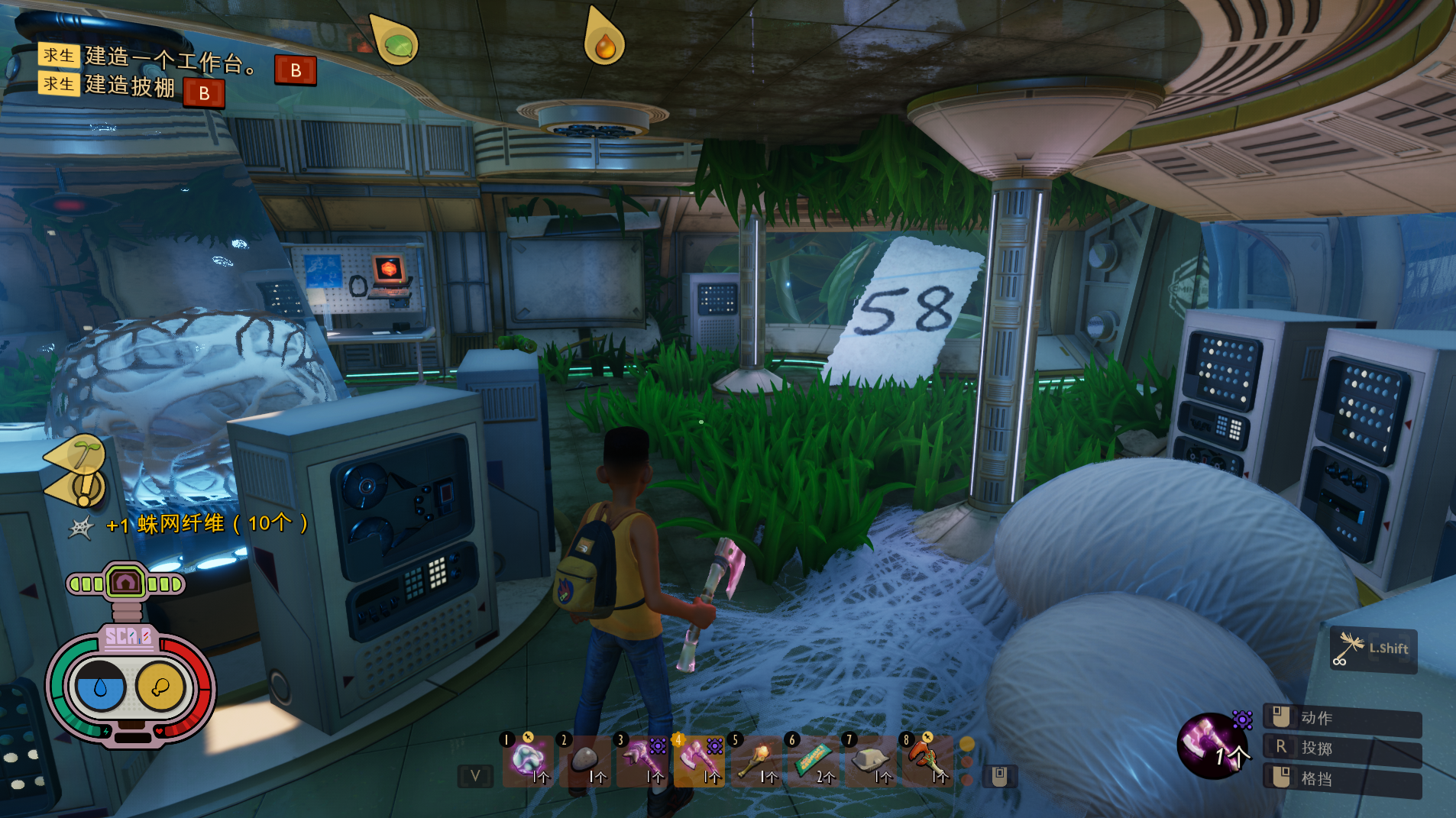Click the equipped purple axe circle icon
Image resolution: width=1456 pixels, height=818 pixels.
(x=1213, y=745)
